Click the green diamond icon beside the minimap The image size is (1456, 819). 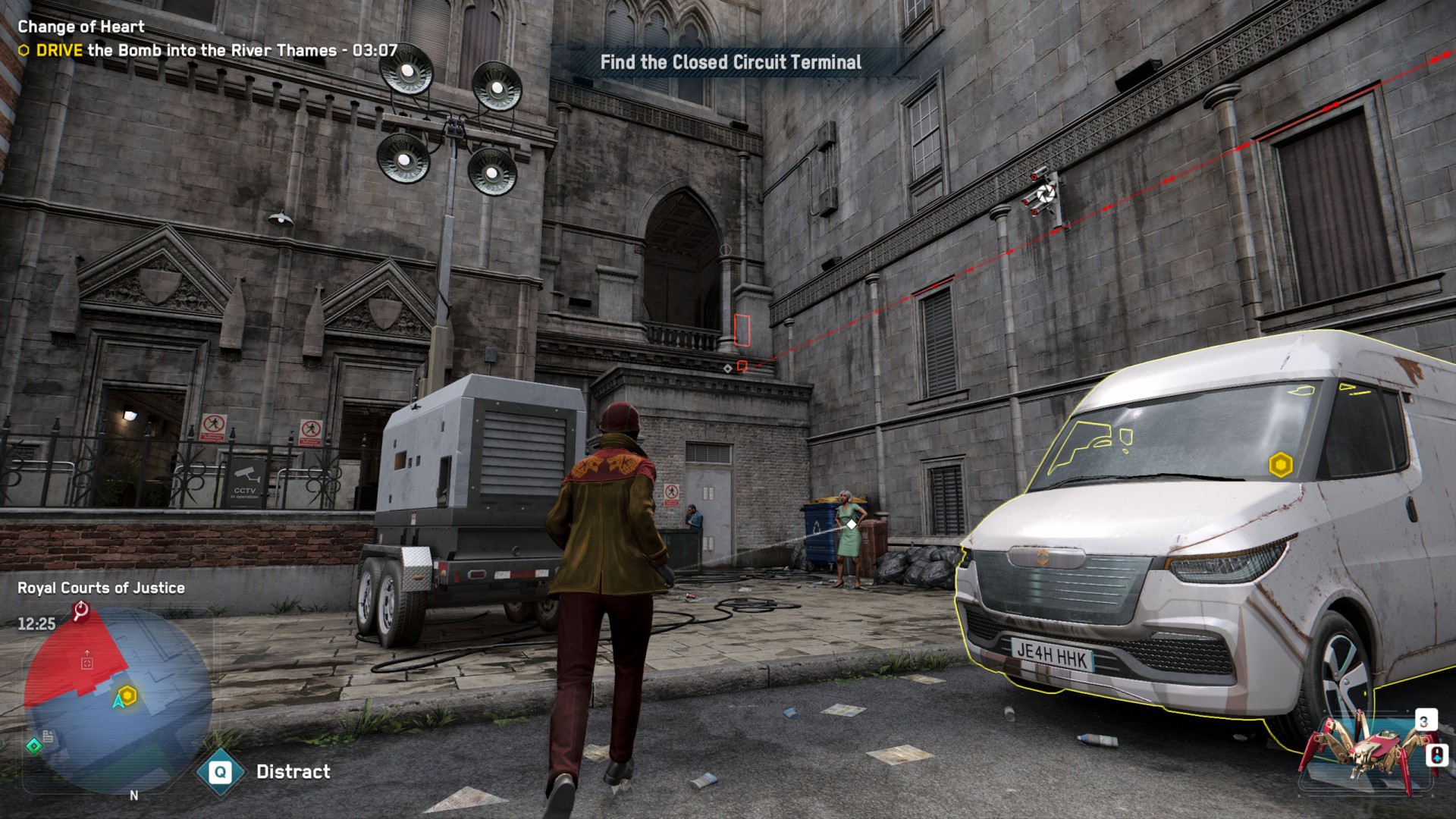pyautogui.click(x=34, y=746)
